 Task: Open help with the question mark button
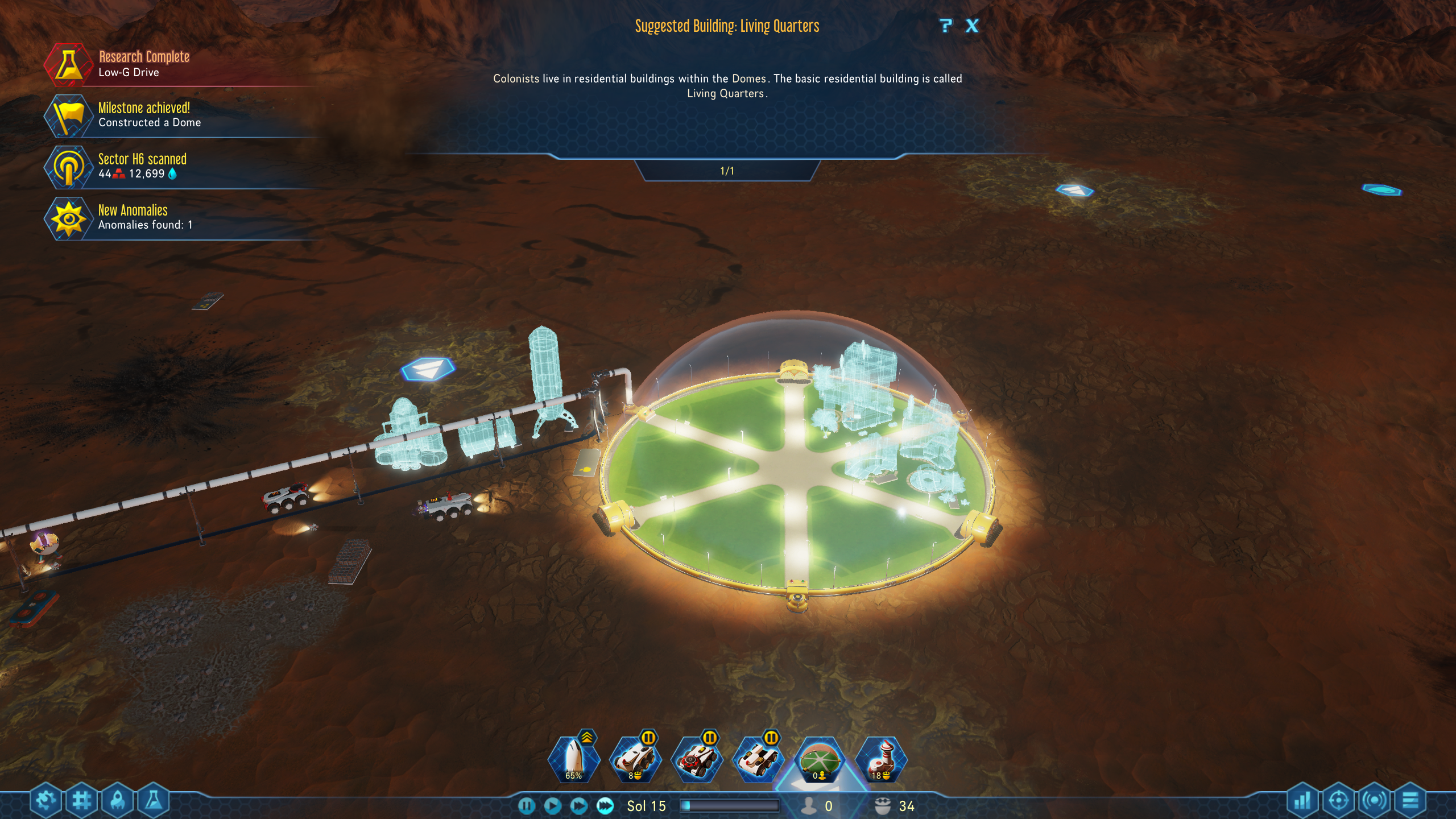(945, 26)
